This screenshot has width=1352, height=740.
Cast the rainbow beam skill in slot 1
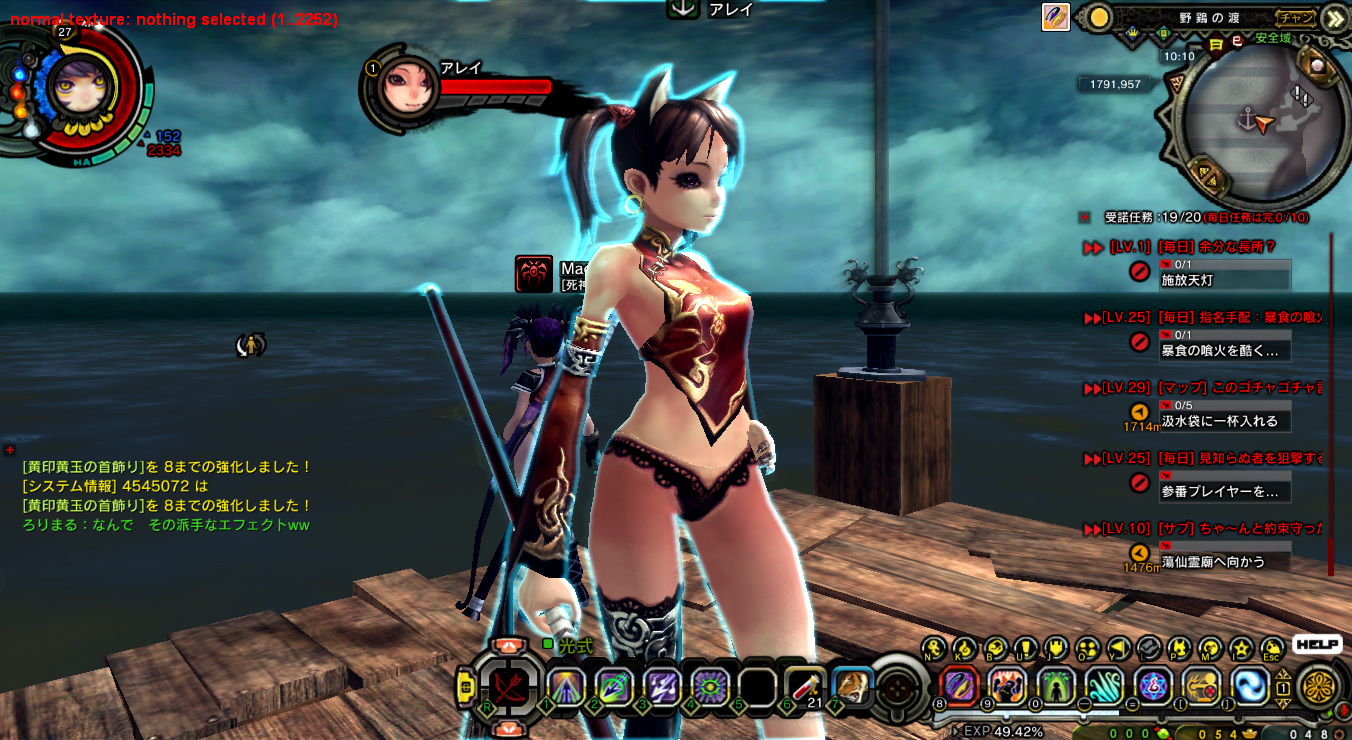pyautogui.click(x=566, y=686)
